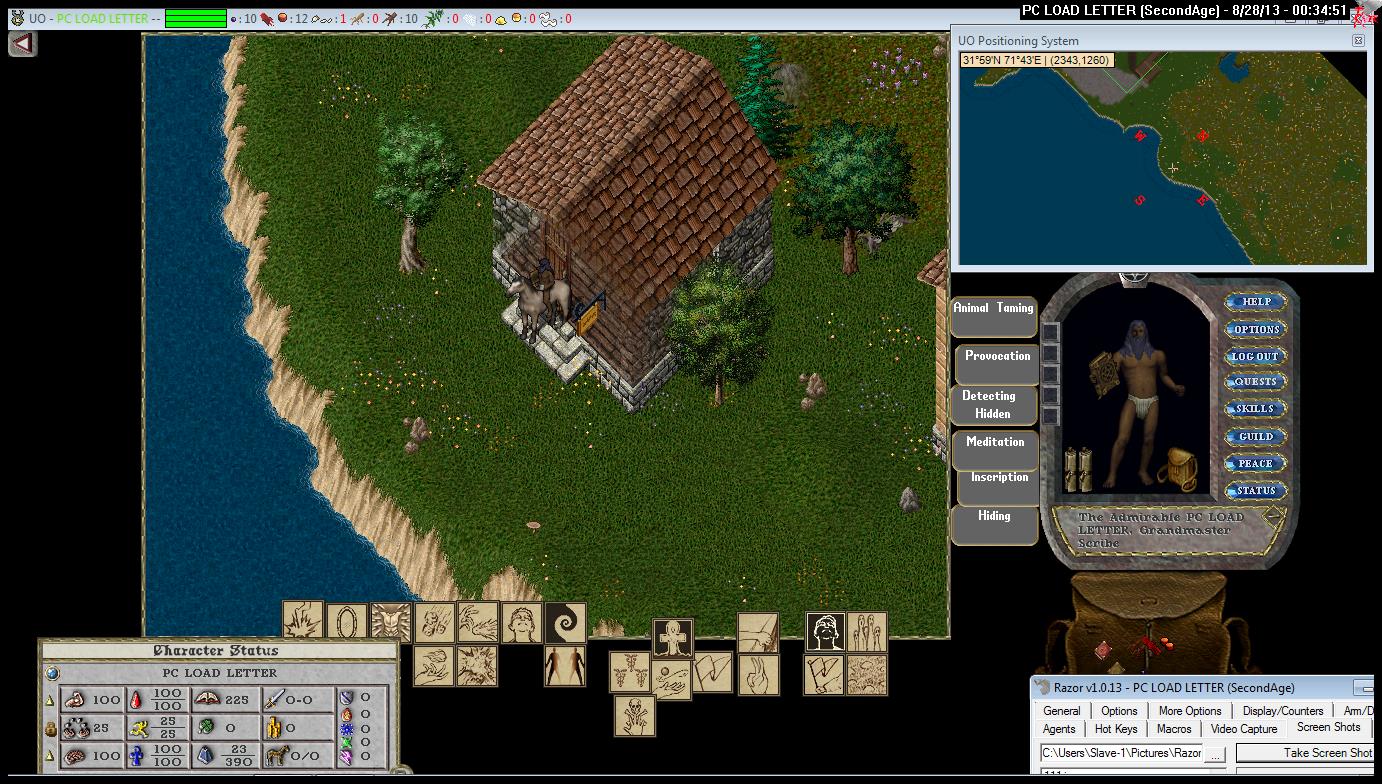Image resolution: width=1382 pixels, height=784 pixels.
Task: Open the GUILD menu
Action: coord(1256,436)
